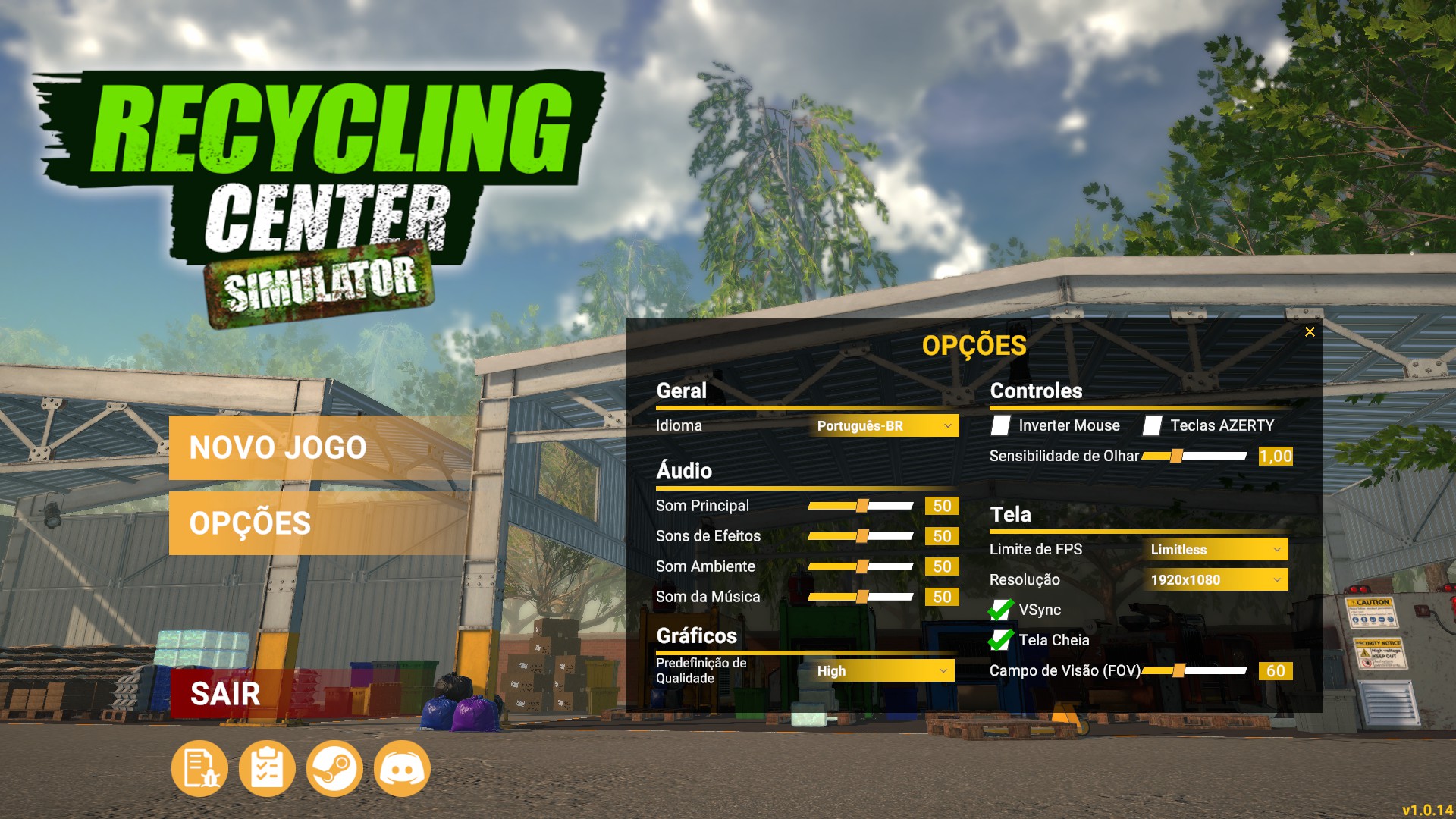Close the OPÇÕES panel with the X
The height and width of the screenshot is (819, 1456).
click(x=1309, y=331)
